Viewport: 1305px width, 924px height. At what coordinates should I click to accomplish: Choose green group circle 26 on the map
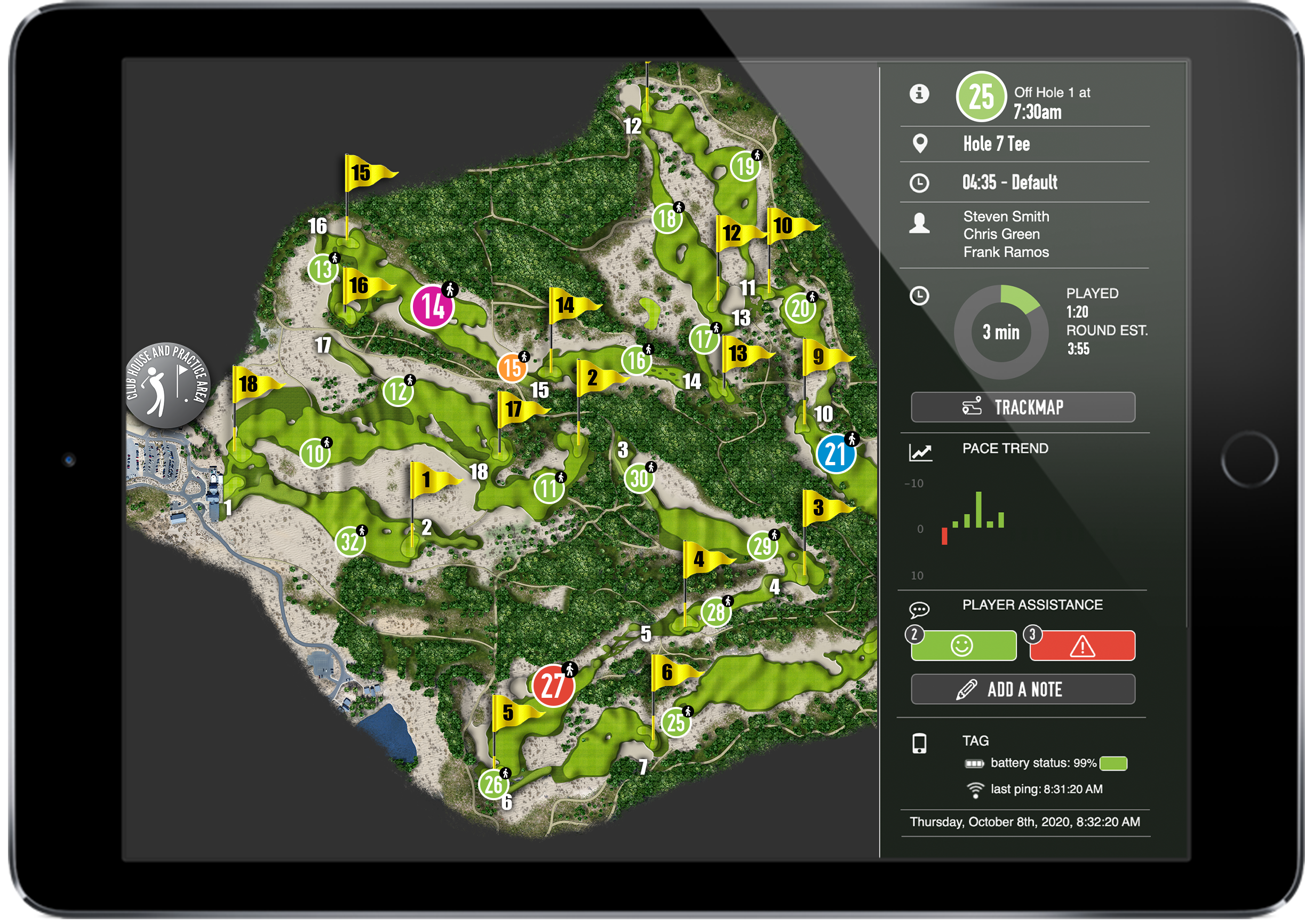(493, 784)
